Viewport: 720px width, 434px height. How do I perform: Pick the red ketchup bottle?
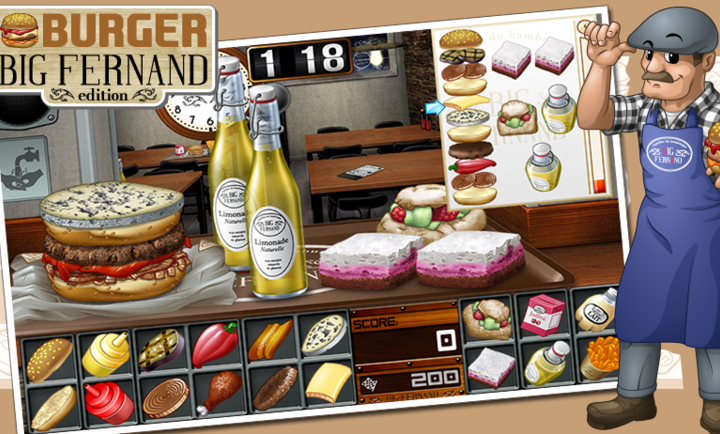[108, 401]
